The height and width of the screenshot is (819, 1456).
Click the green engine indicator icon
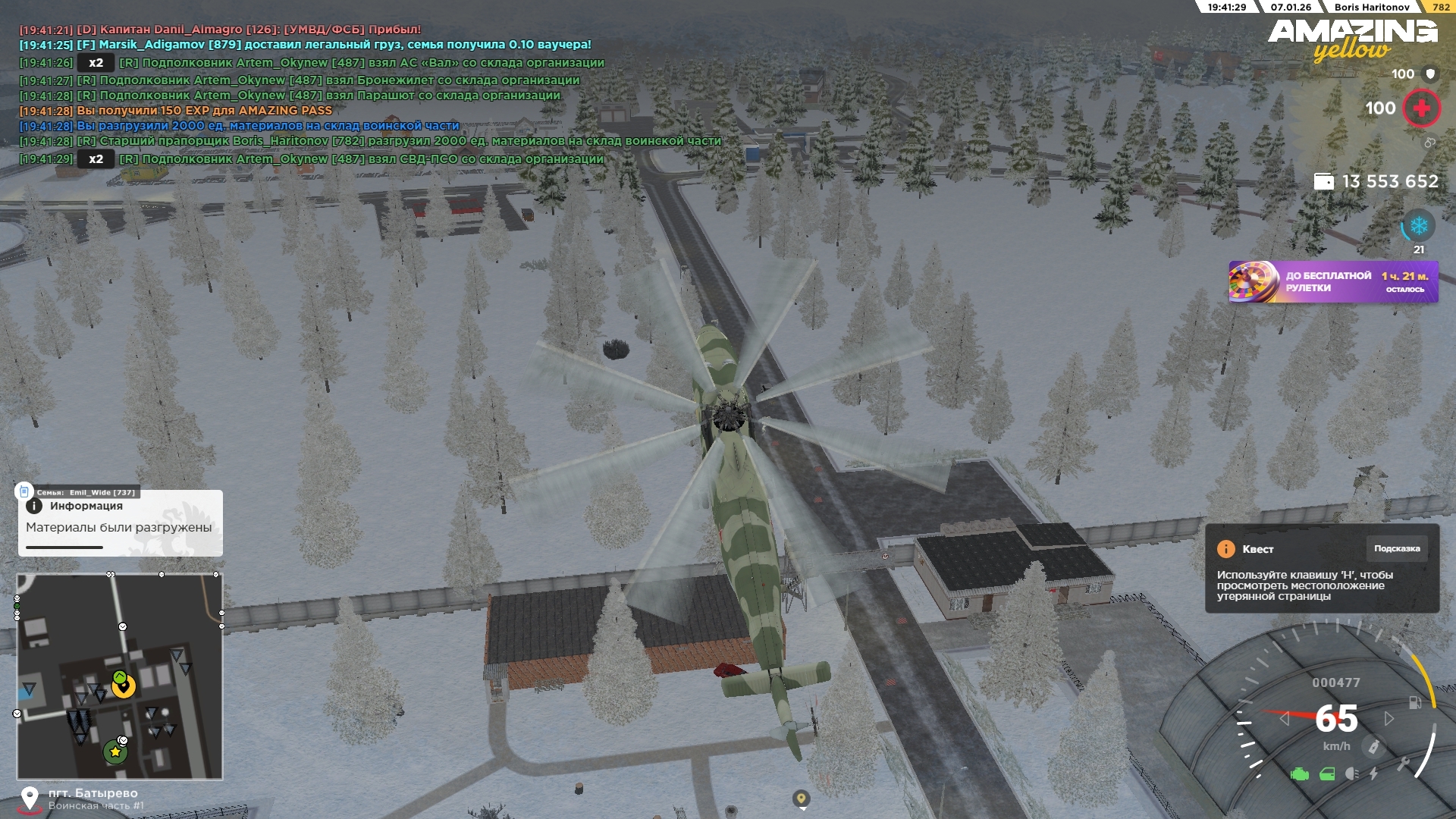coord(1300,774)
